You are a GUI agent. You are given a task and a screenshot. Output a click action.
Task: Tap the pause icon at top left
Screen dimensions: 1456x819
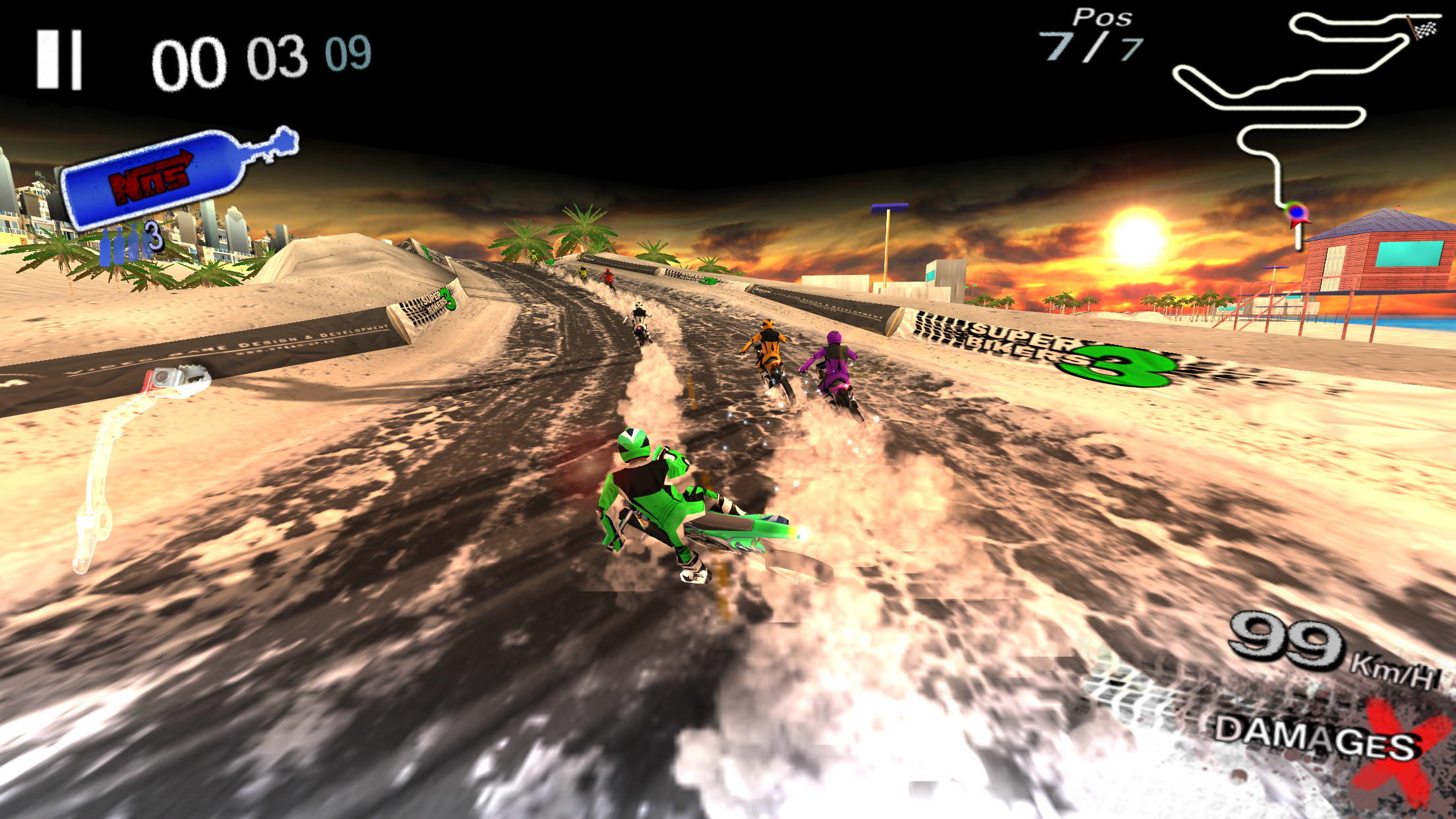(63, 59)
